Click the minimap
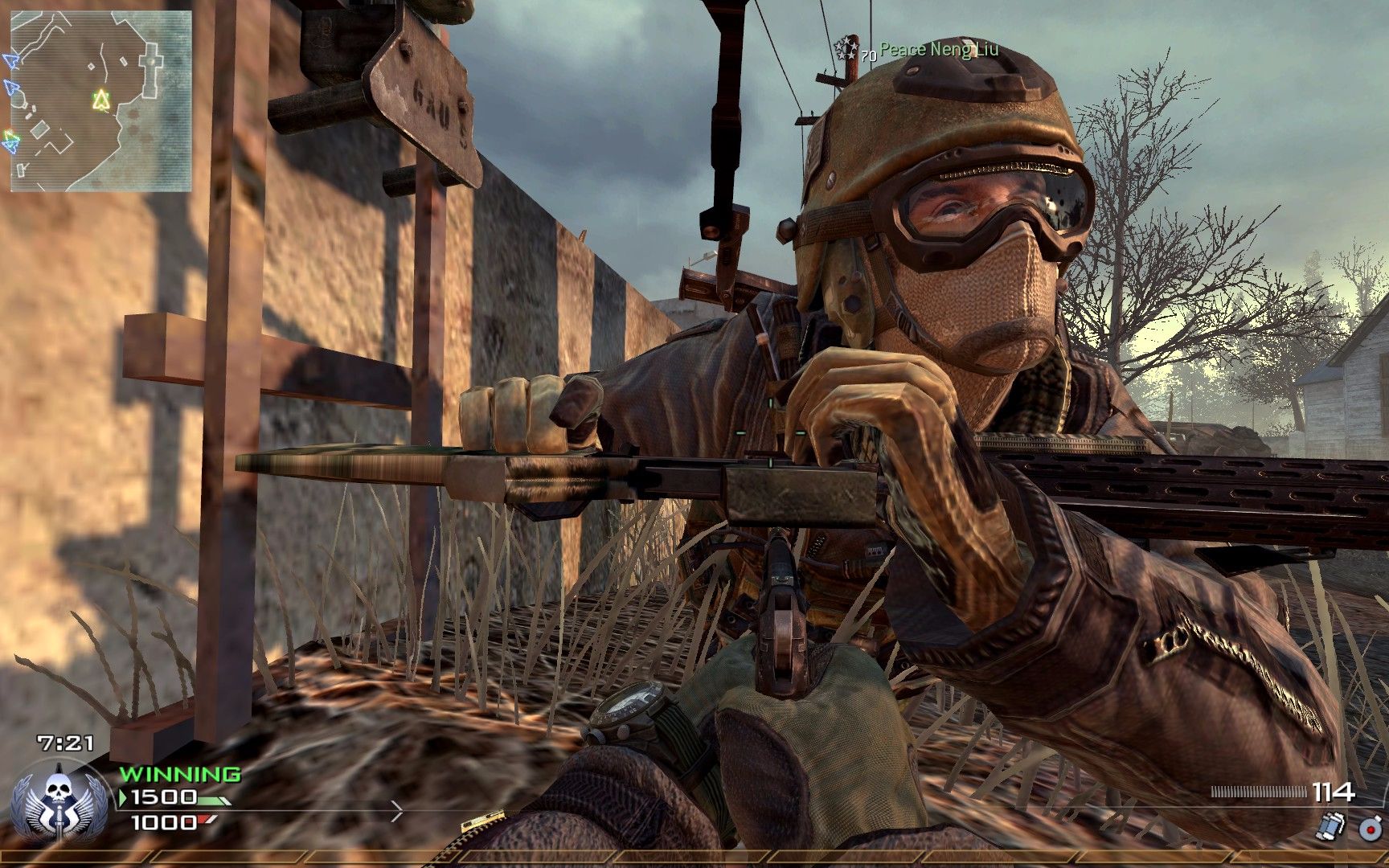Viewport: 1389px width, 868px height. [x=101, y=101]
